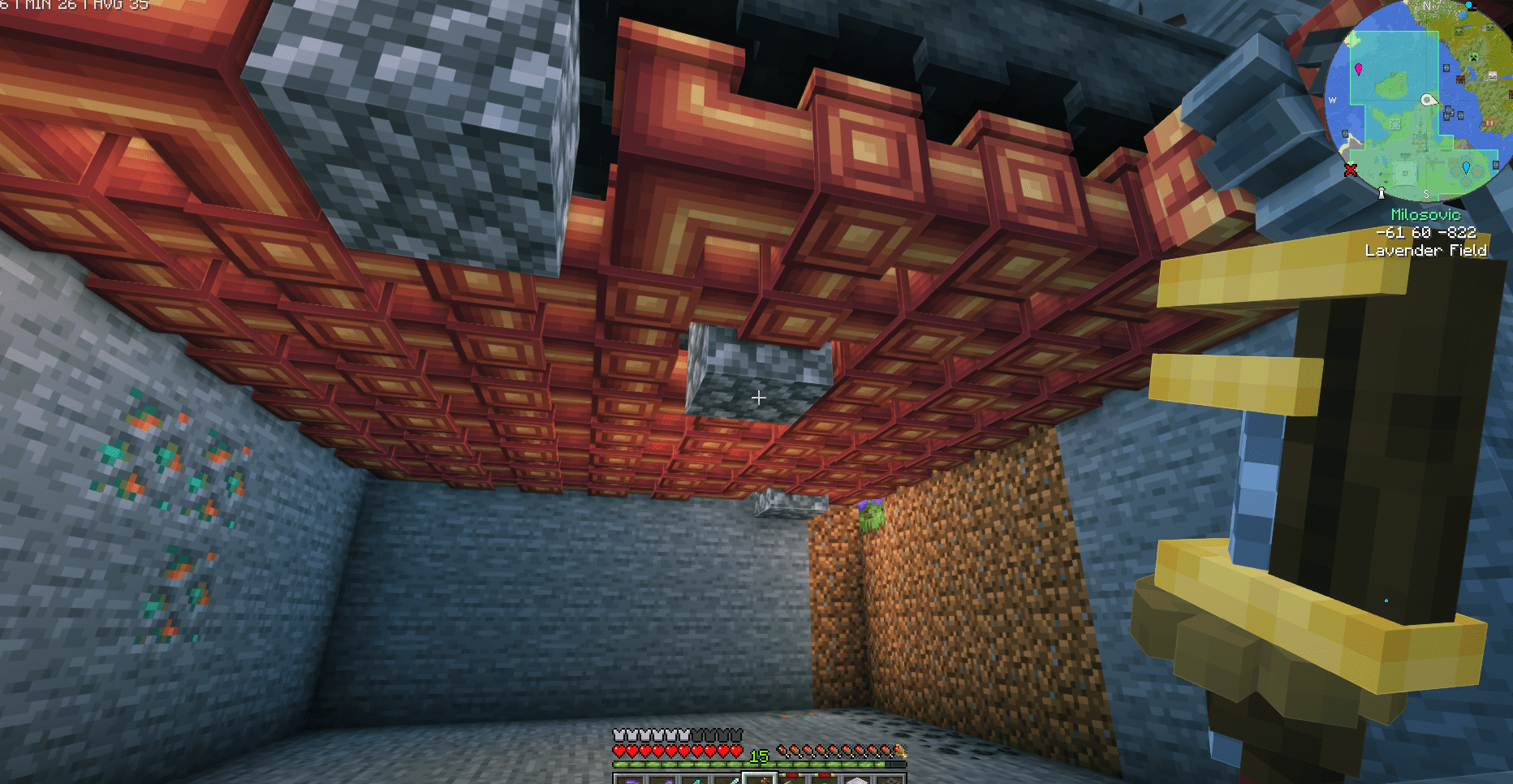Select the diamond sword in the hotbar
The width and height of the screenshot is (1513, 784).
(731, 778)
